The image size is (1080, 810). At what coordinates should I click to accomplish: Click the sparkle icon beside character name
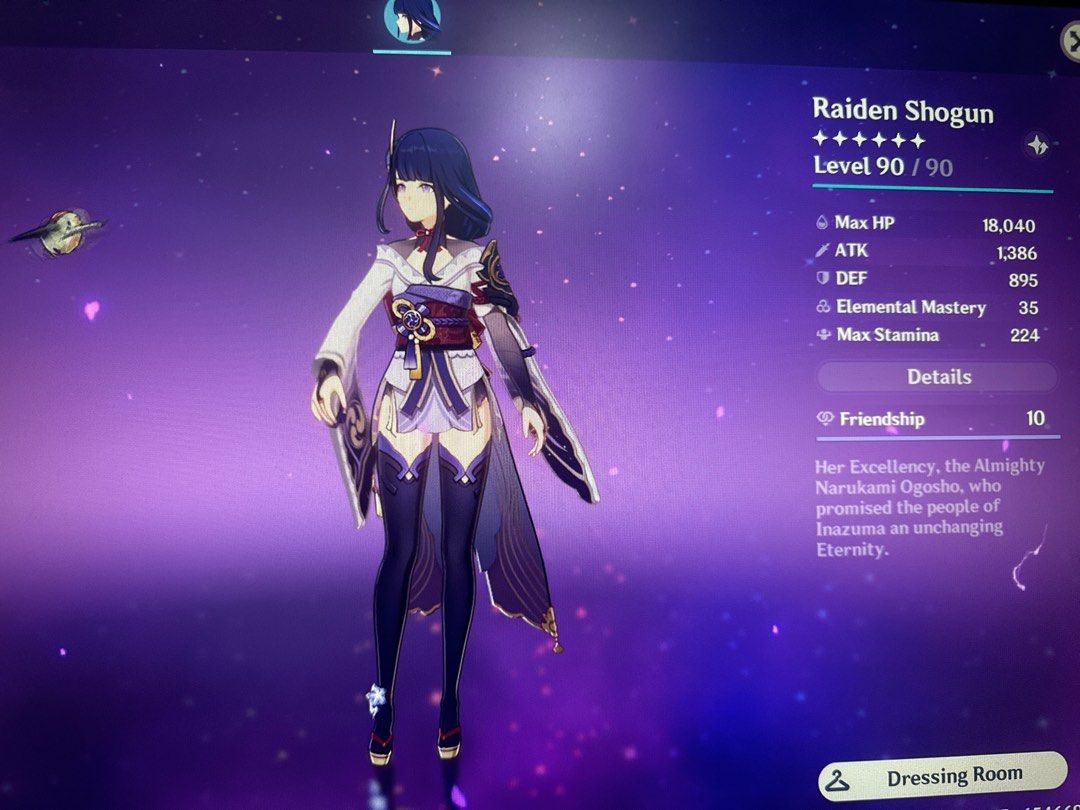click(x=1037, y=146)
